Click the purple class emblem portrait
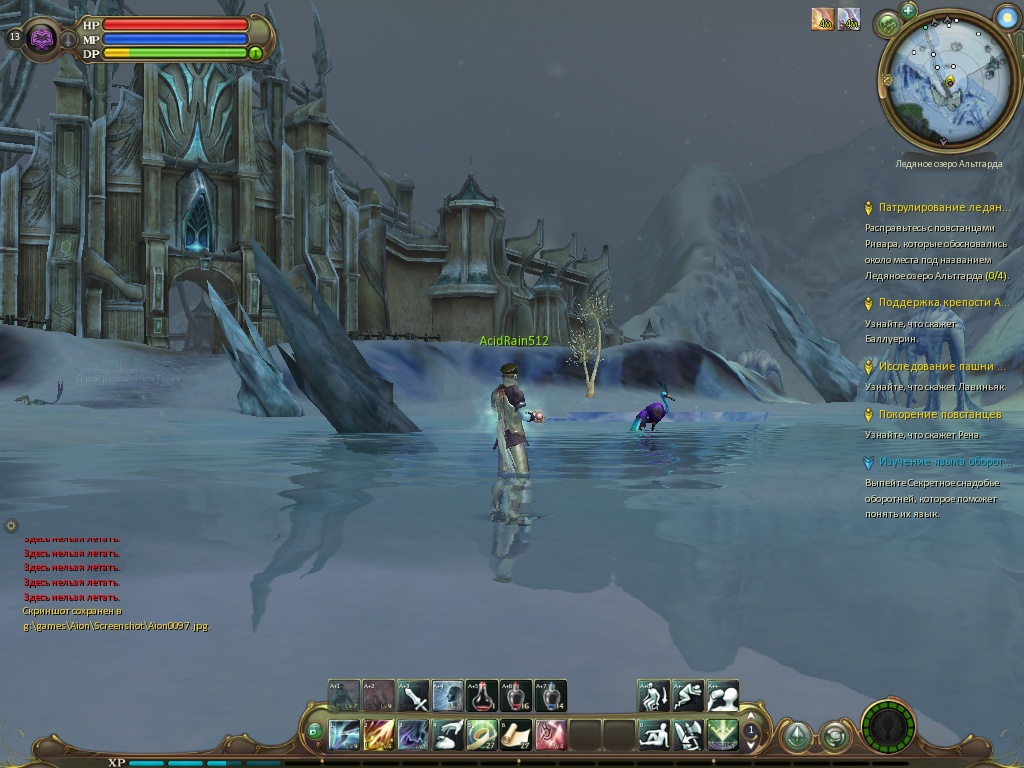This screenshot has width=1024, height=768. coord(42,39)
